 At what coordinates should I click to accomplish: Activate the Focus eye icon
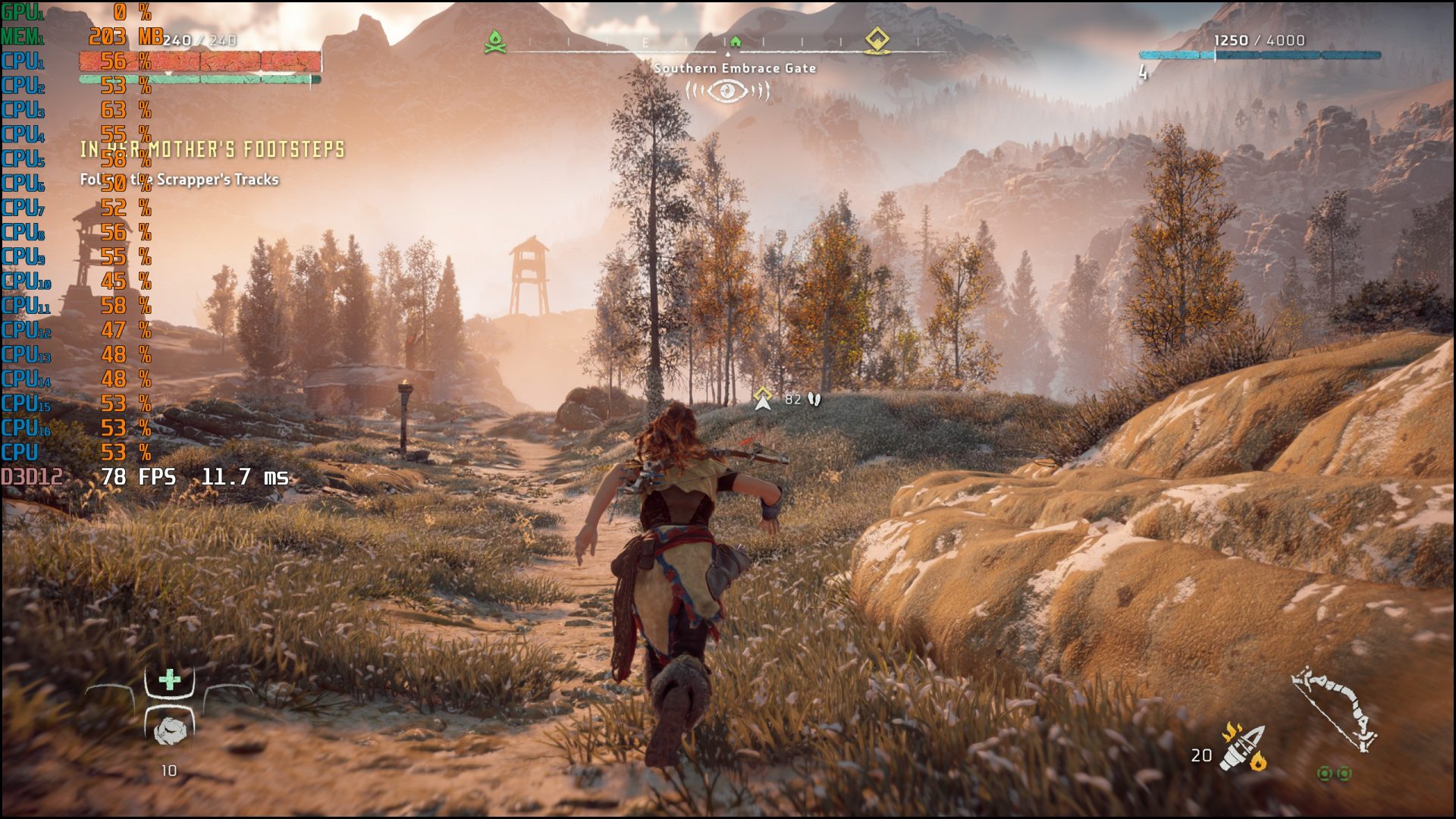point(727,92)
